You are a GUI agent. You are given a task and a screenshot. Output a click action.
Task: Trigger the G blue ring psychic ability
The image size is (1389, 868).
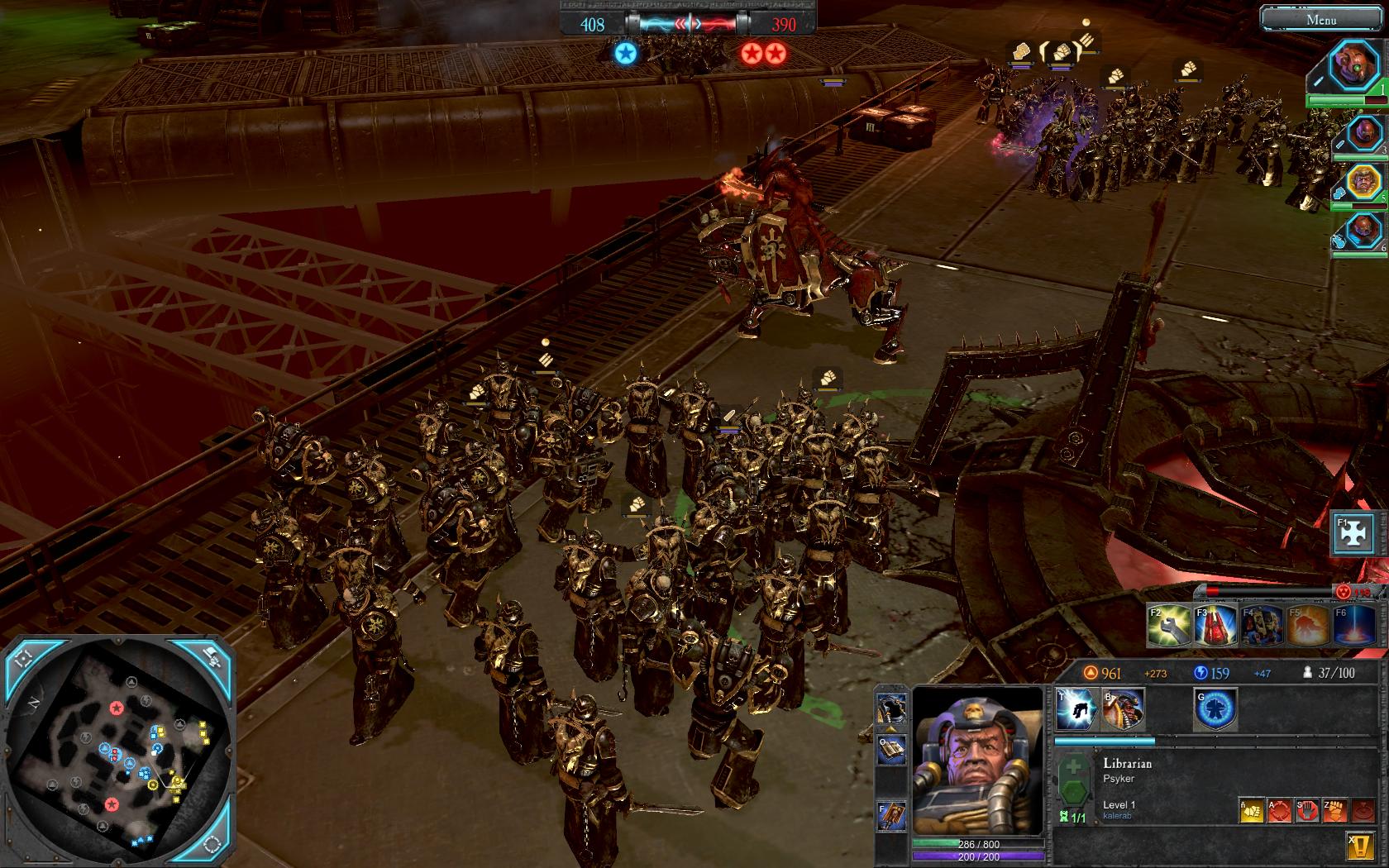[x=1215, y=710]
